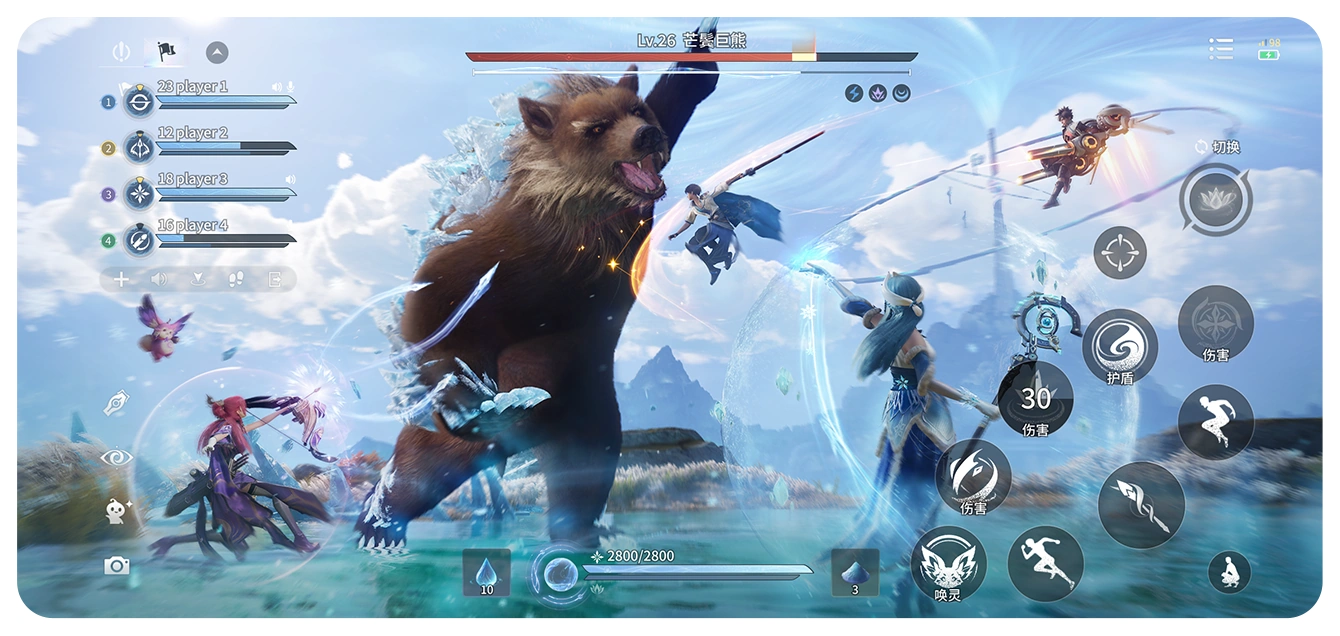Add a team member with plus button
This screenshot has height=636, width=1340.
(x=121, y=280)
